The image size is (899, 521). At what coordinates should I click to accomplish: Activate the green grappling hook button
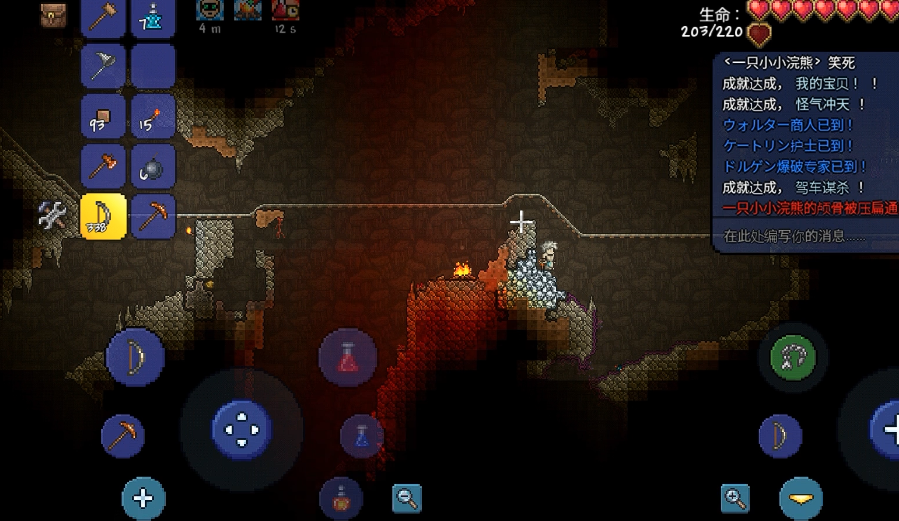tap(793, 357)
